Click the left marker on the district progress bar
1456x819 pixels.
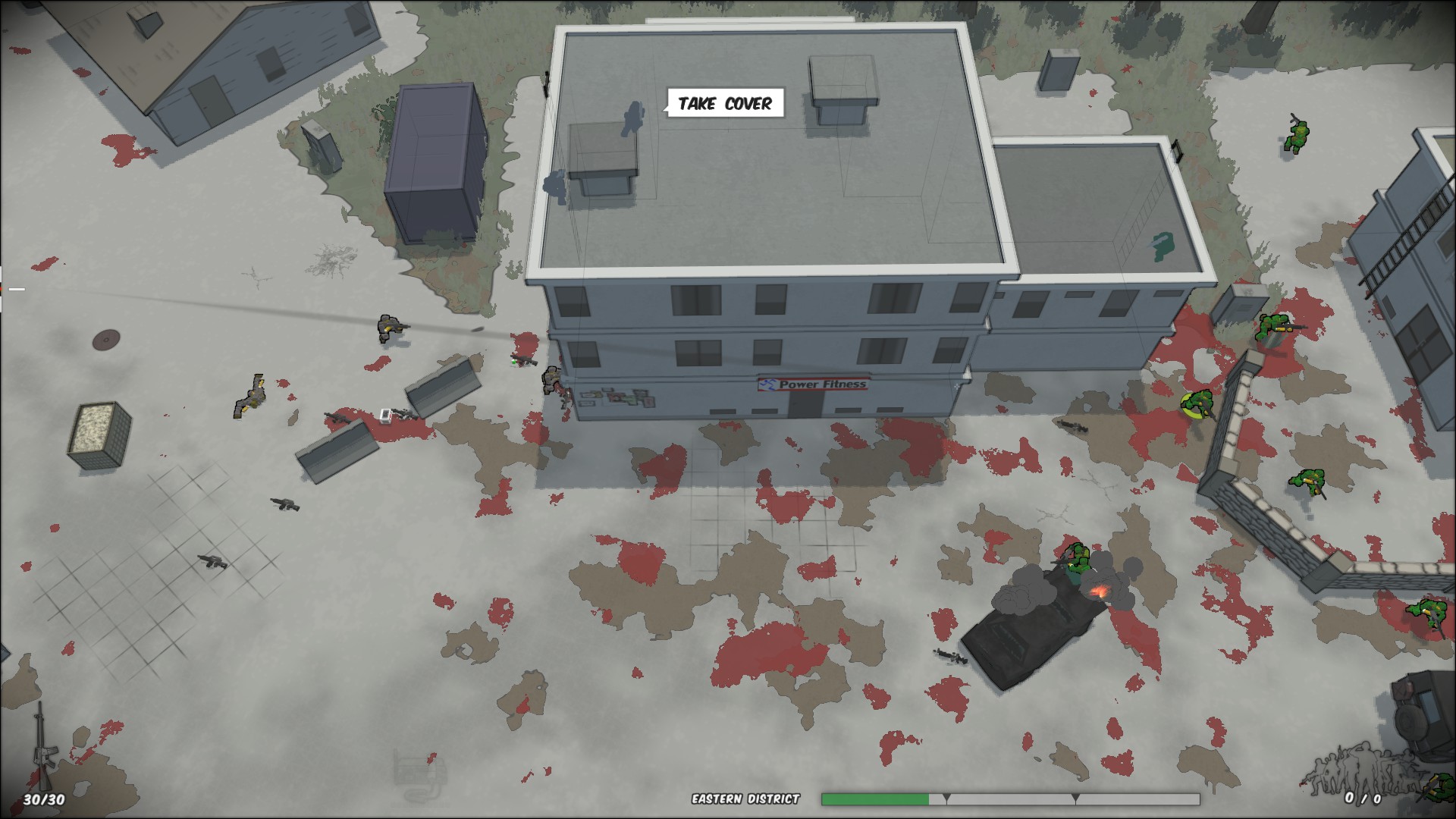946,799
